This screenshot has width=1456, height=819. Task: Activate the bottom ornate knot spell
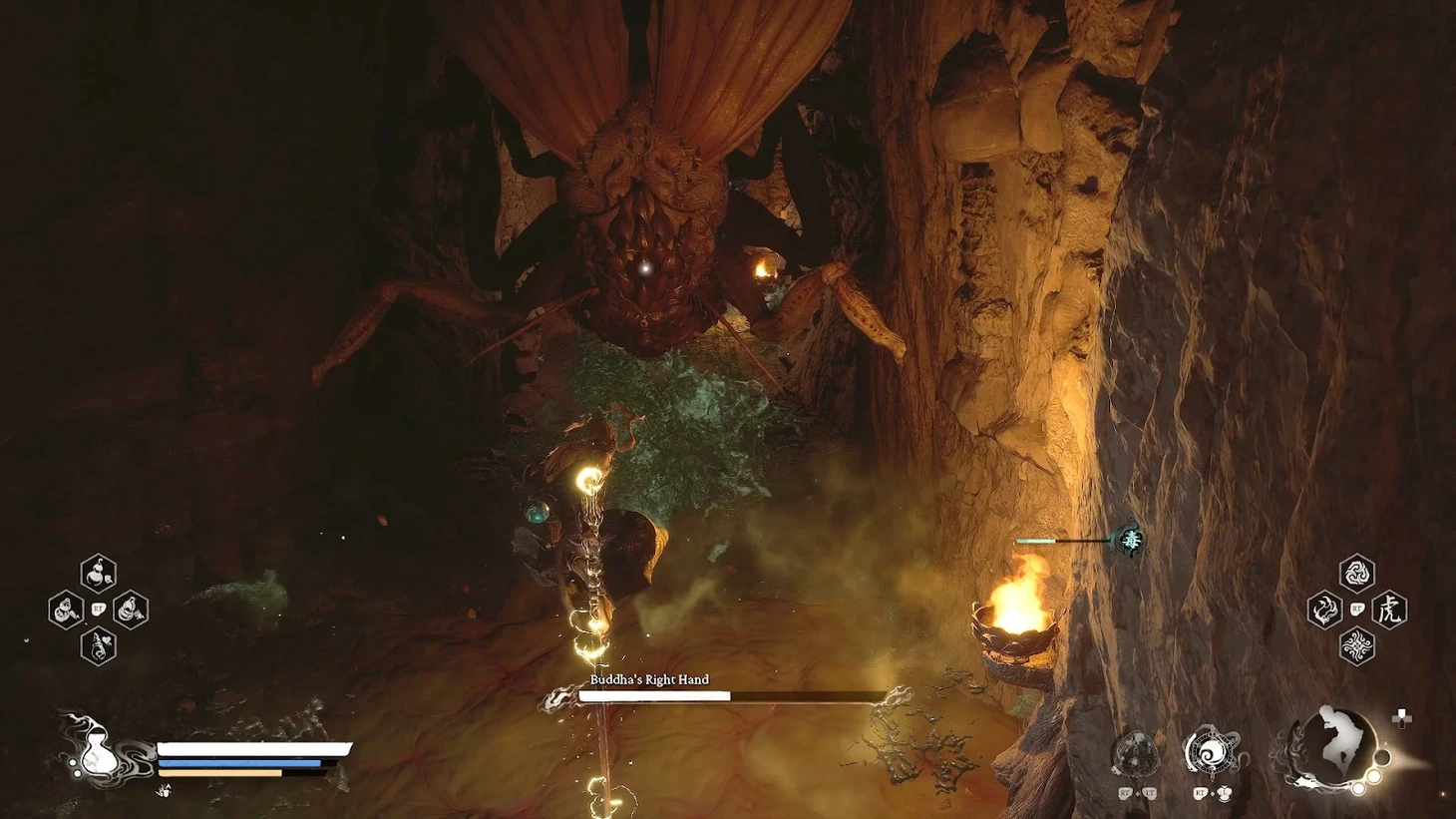(x=1356, y=646)
